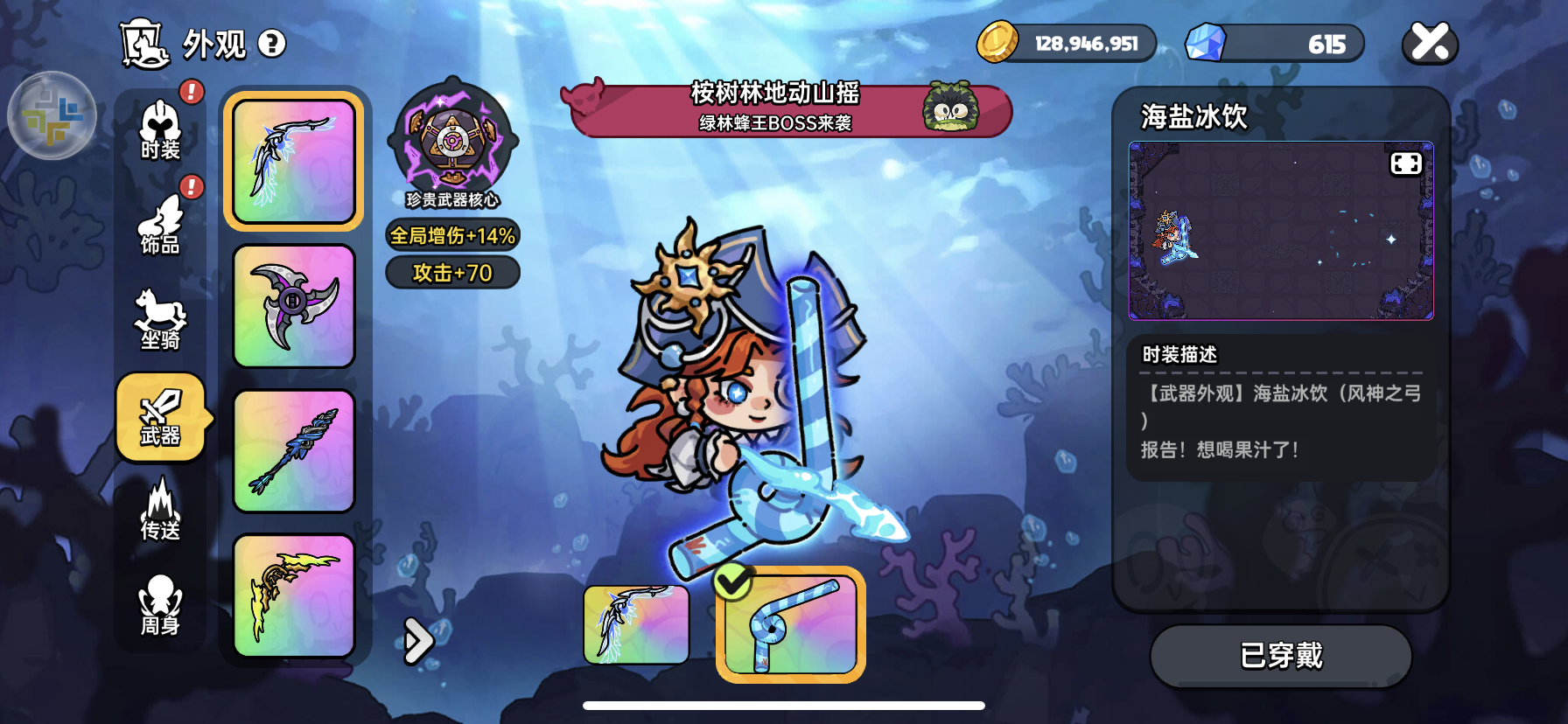Switch to the 传送 teleport tab
The width and height of the screenshot is (1568, 724).
point(160,511)
